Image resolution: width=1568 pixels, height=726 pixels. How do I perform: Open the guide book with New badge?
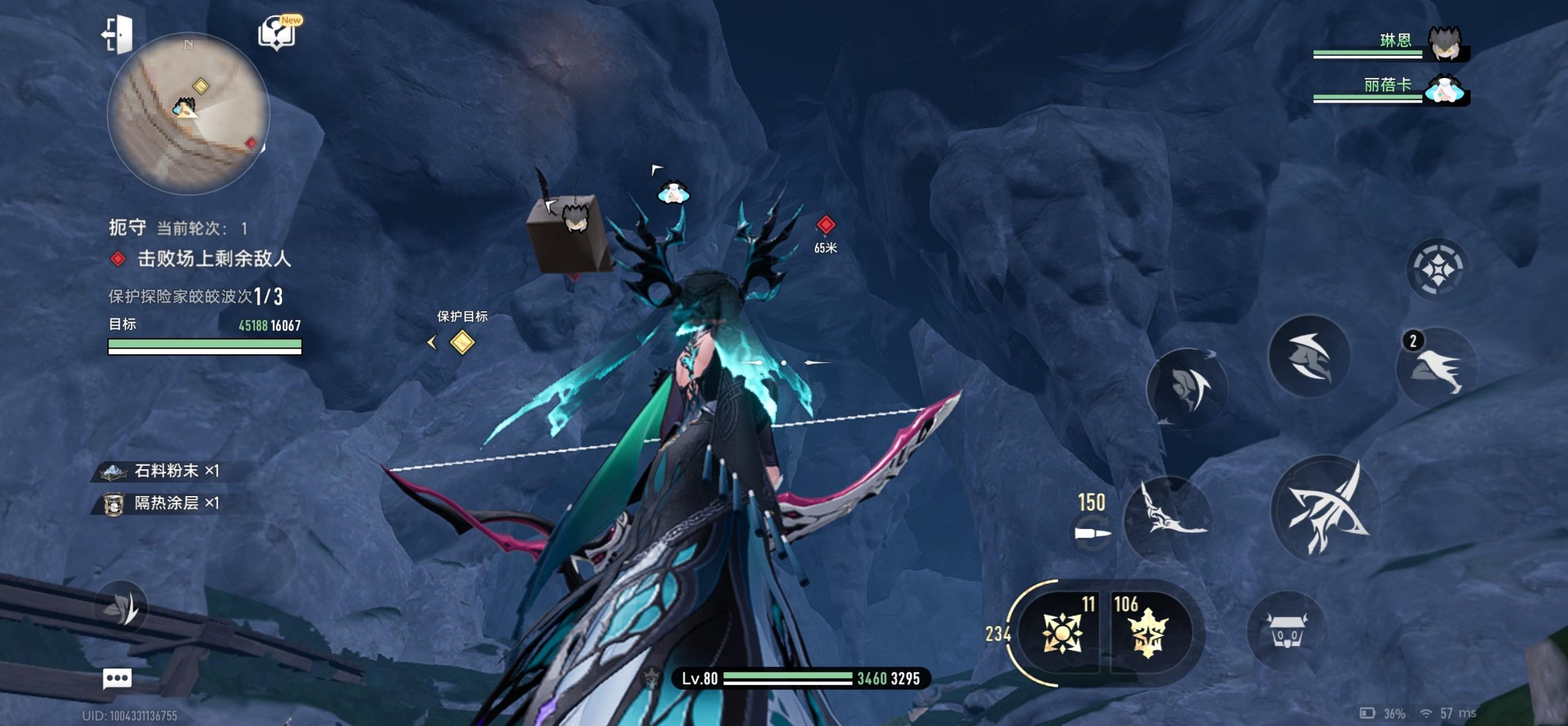pyautogui.click(x=277, y=33)
